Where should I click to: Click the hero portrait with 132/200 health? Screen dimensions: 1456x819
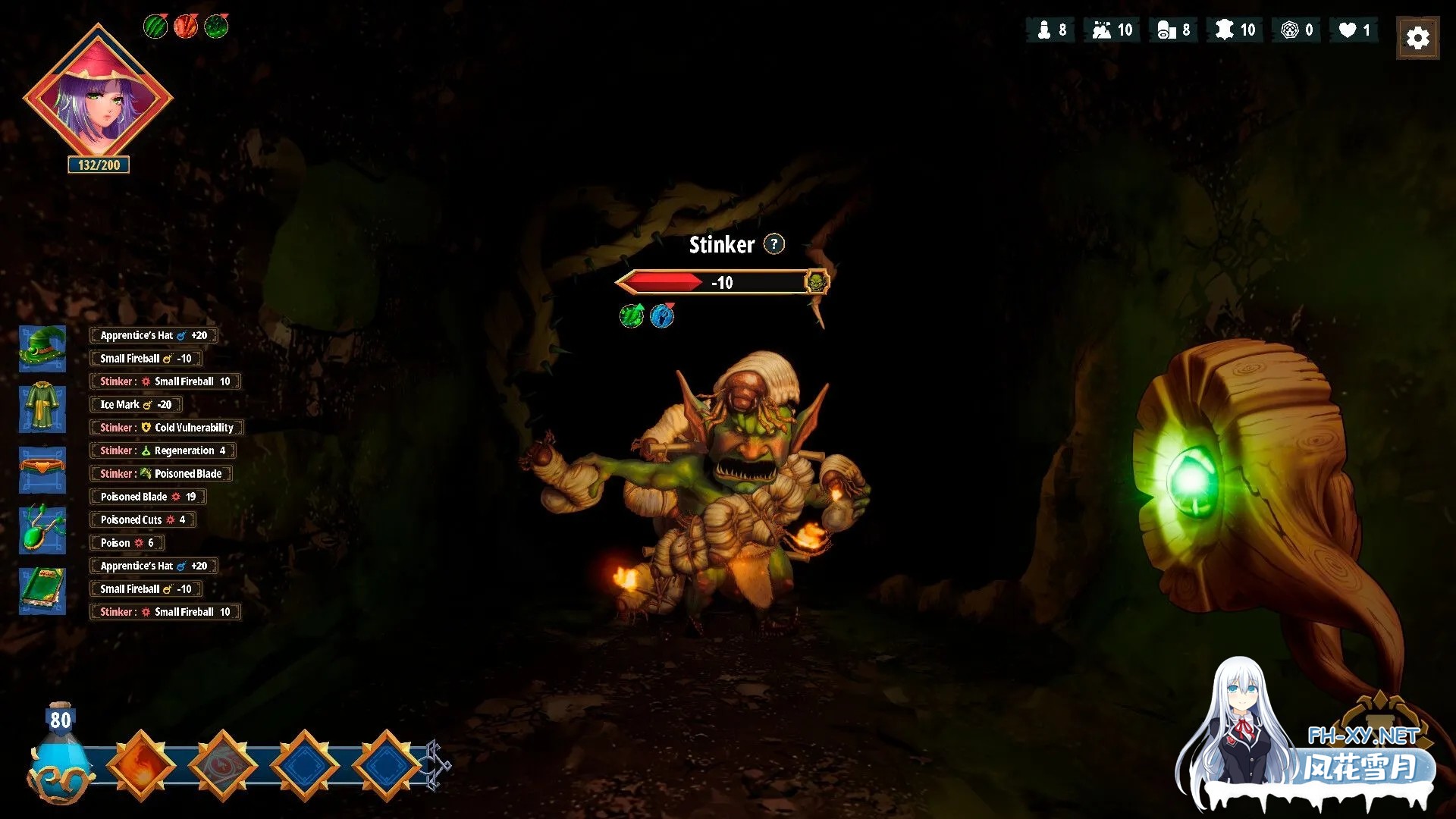tap(98, 97)
